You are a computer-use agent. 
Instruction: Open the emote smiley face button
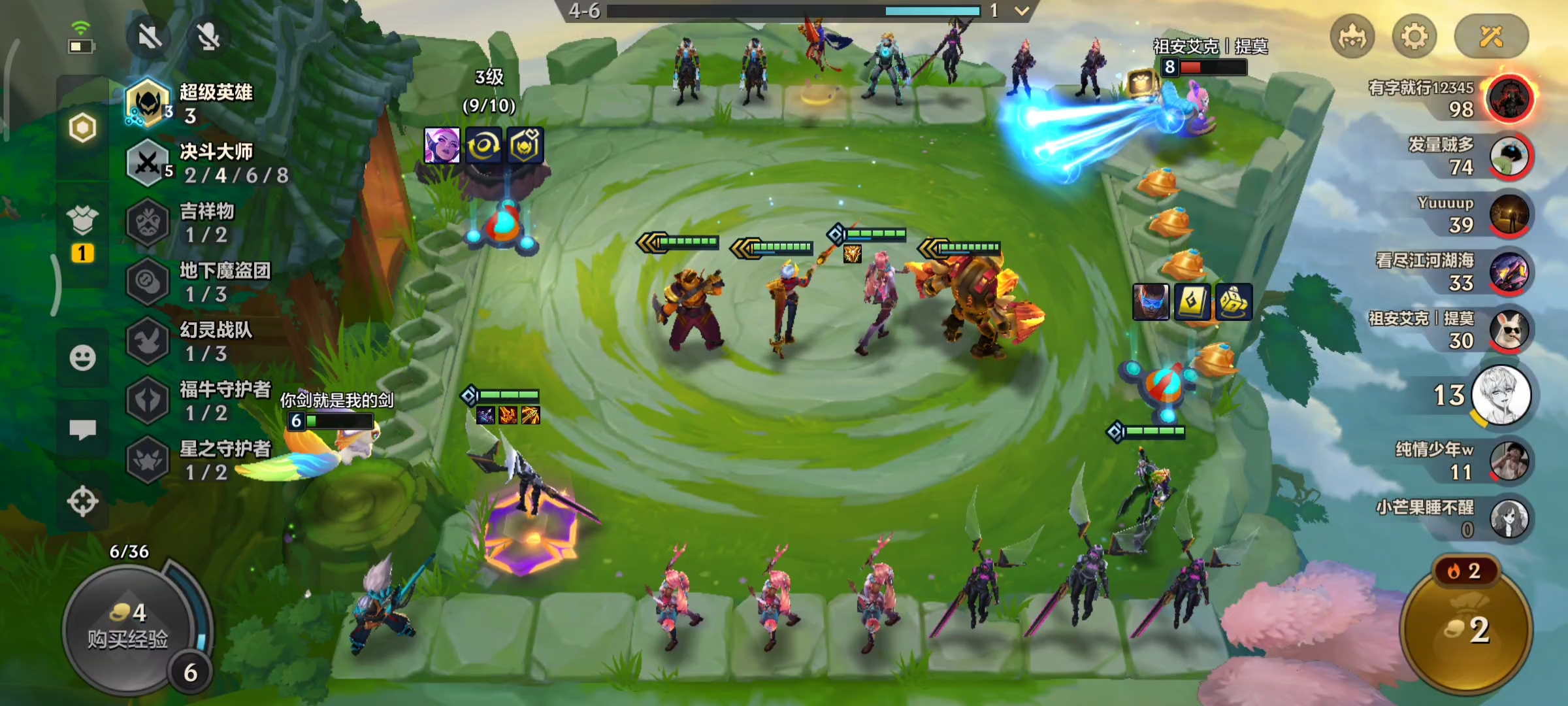coord(82,358)
